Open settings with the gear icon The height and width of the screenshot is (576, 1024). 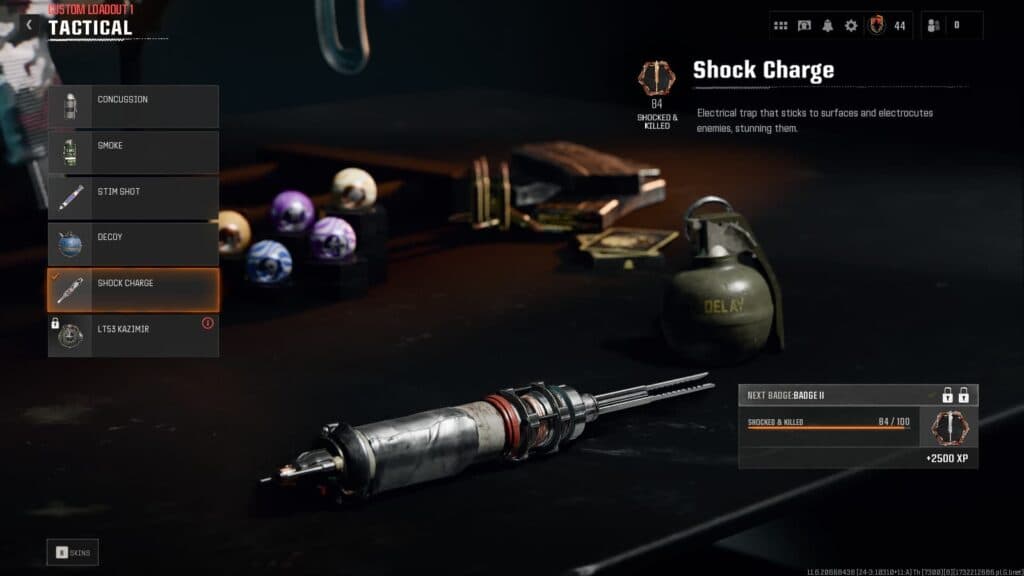coord(851,25)
